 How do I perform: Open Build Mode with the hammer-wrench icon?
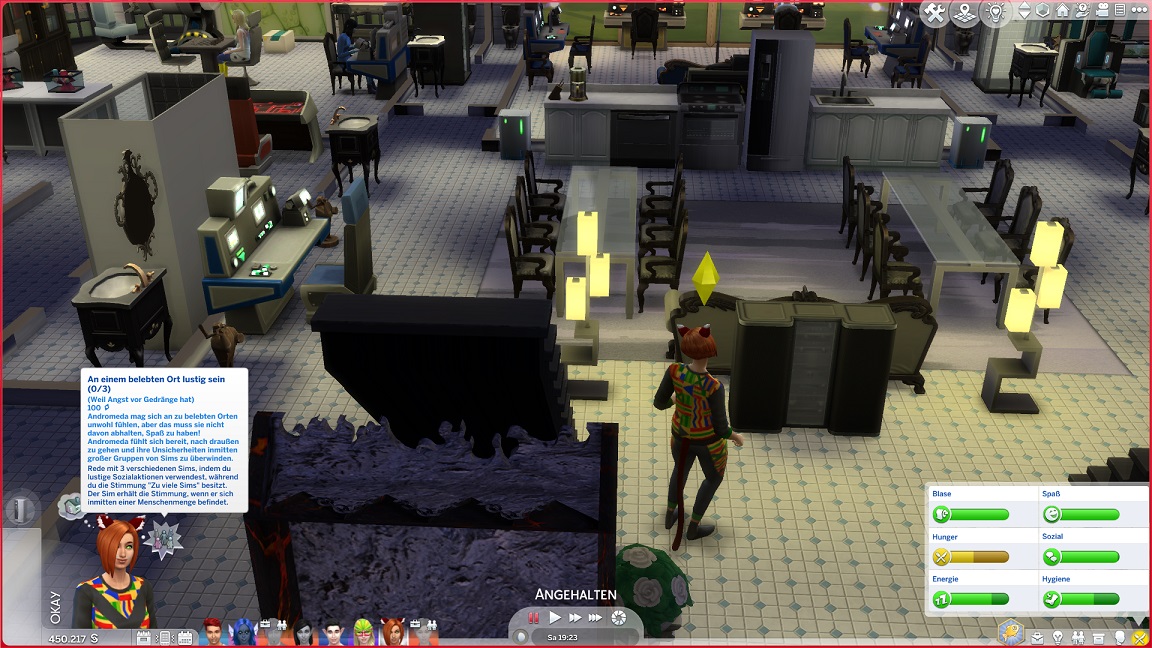(935, 12)
